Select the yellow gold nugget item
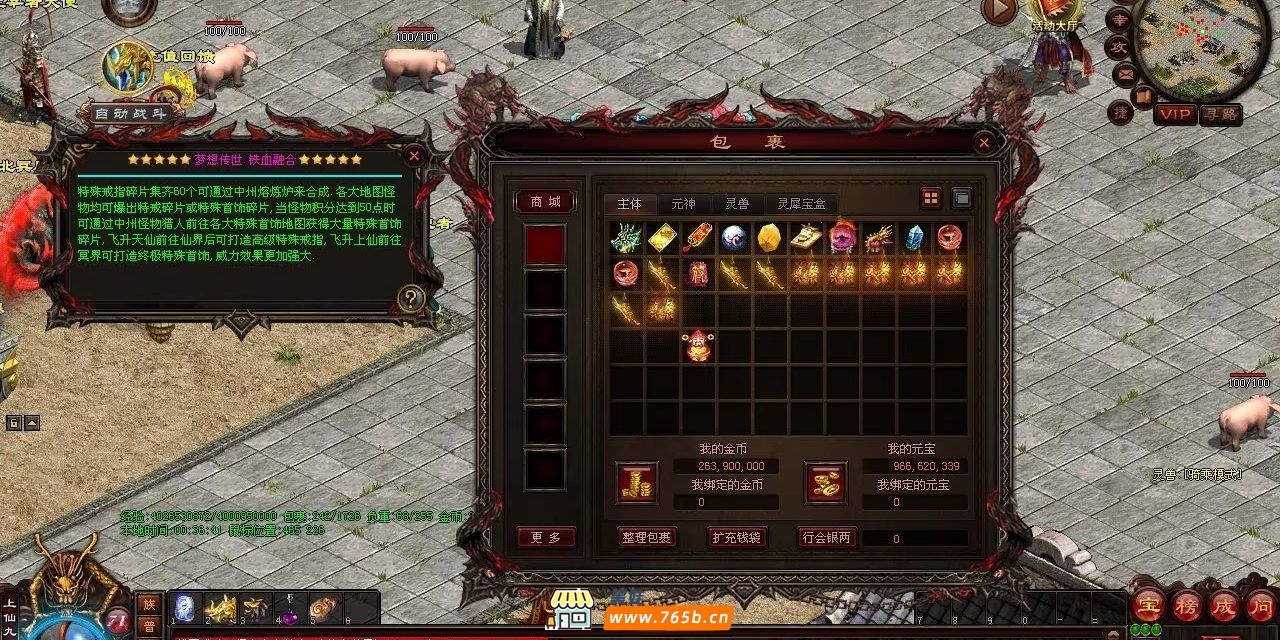 [x=769, y=238]
